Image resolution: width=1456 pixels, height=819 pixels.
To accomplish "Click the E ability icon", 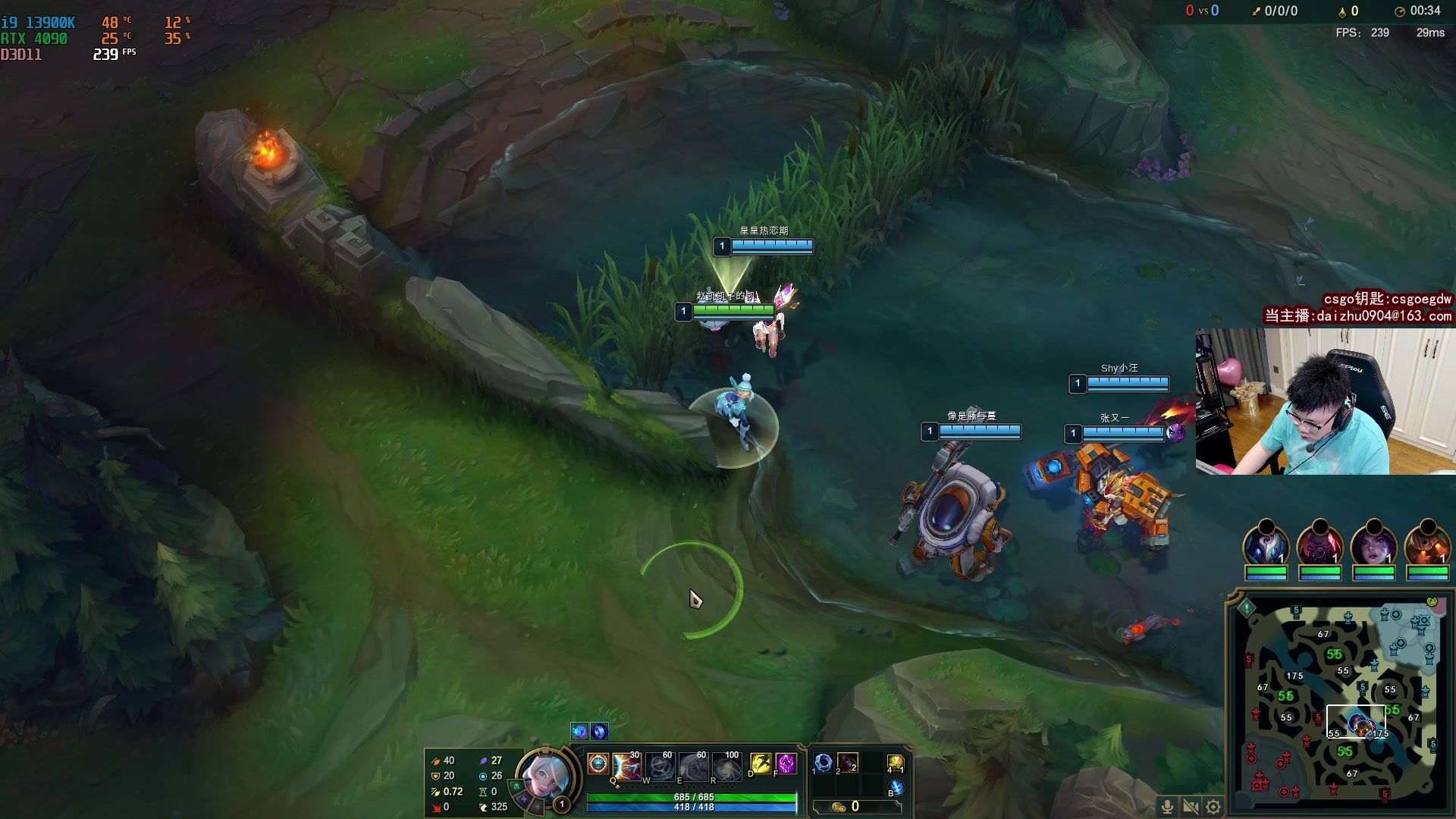I will click(x=694, y=767).
